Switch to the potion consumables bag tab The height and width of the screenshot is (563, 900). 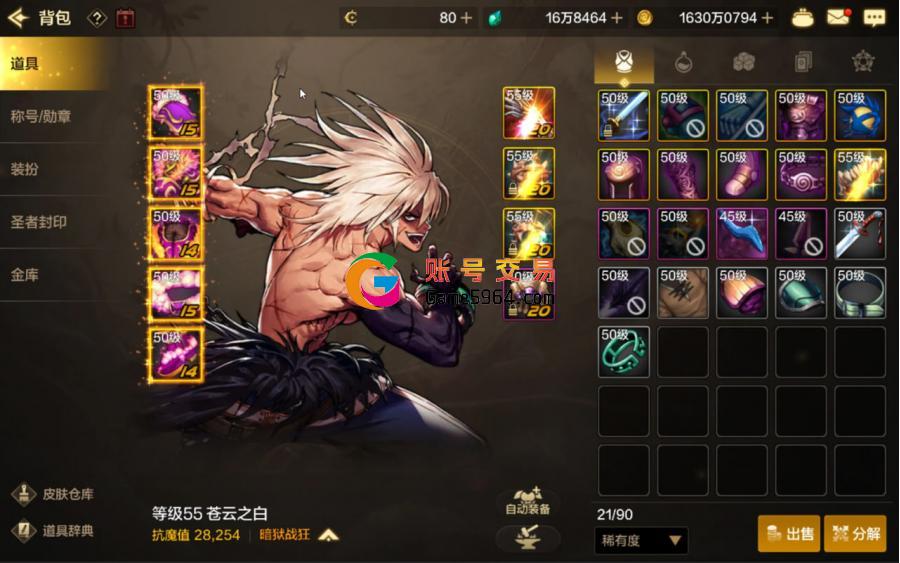(x=684, y=62)
